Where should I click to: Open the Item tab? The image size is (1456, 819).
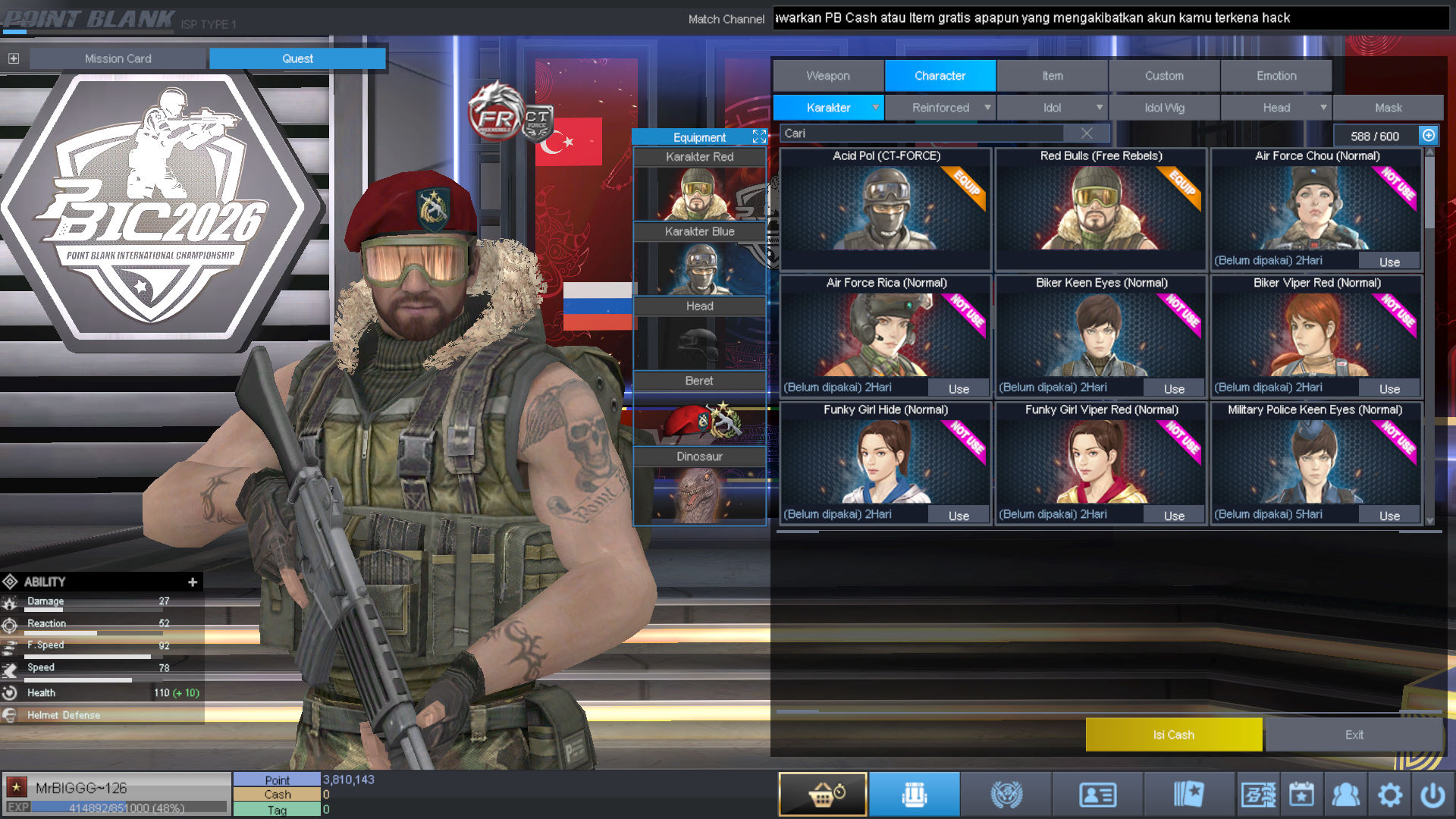point(1052,76)
